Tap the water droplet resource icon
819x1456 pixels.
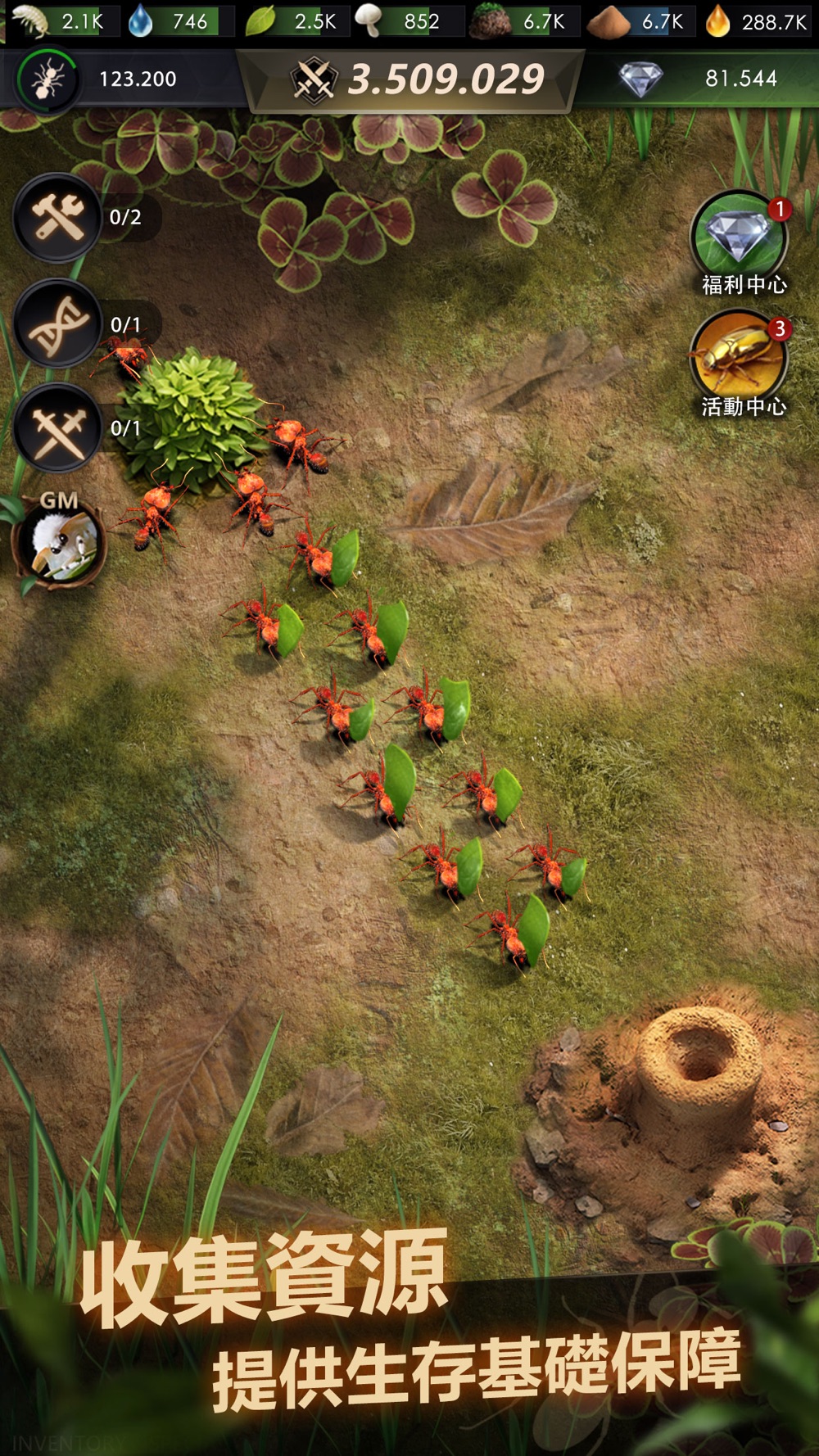tap(141, 21)
